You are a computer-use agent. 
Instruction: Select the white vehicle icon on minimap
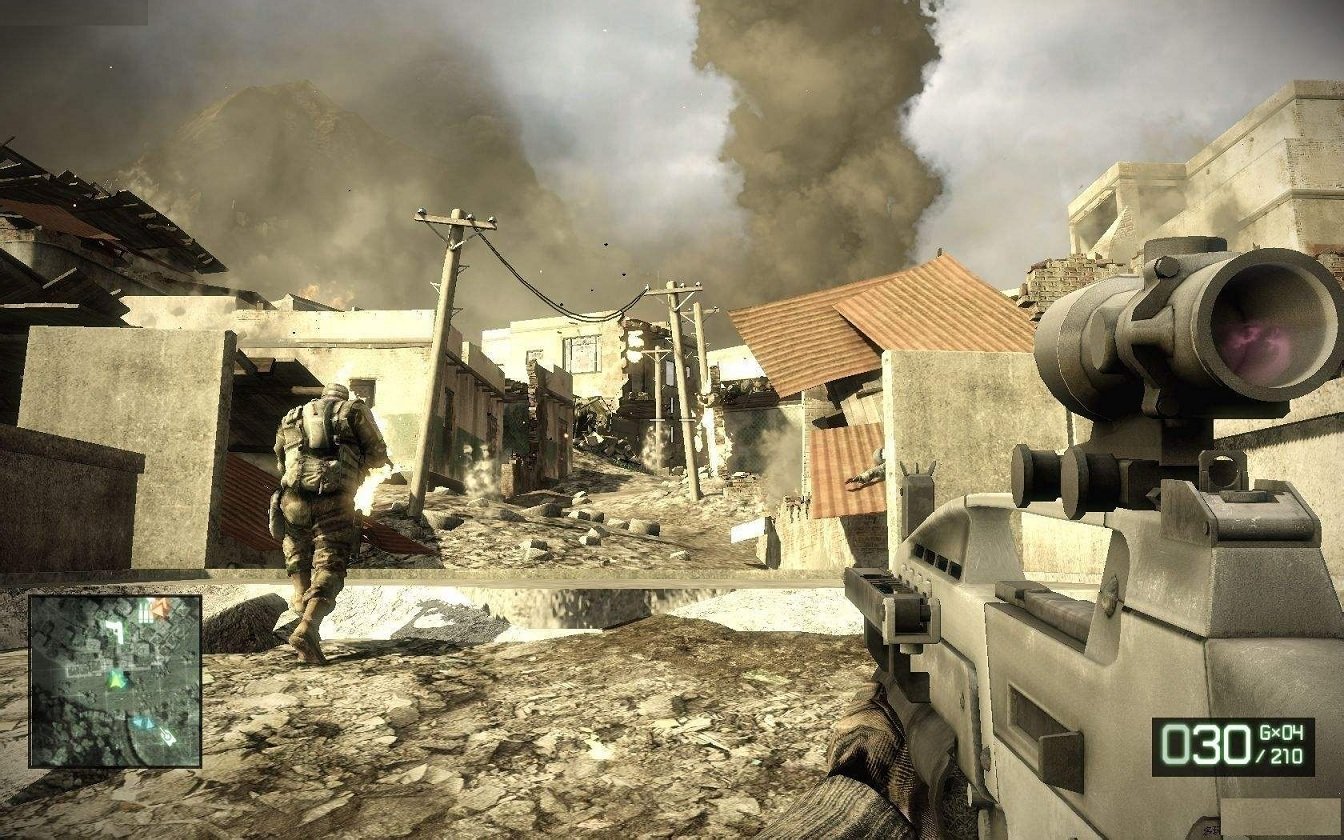166,737
